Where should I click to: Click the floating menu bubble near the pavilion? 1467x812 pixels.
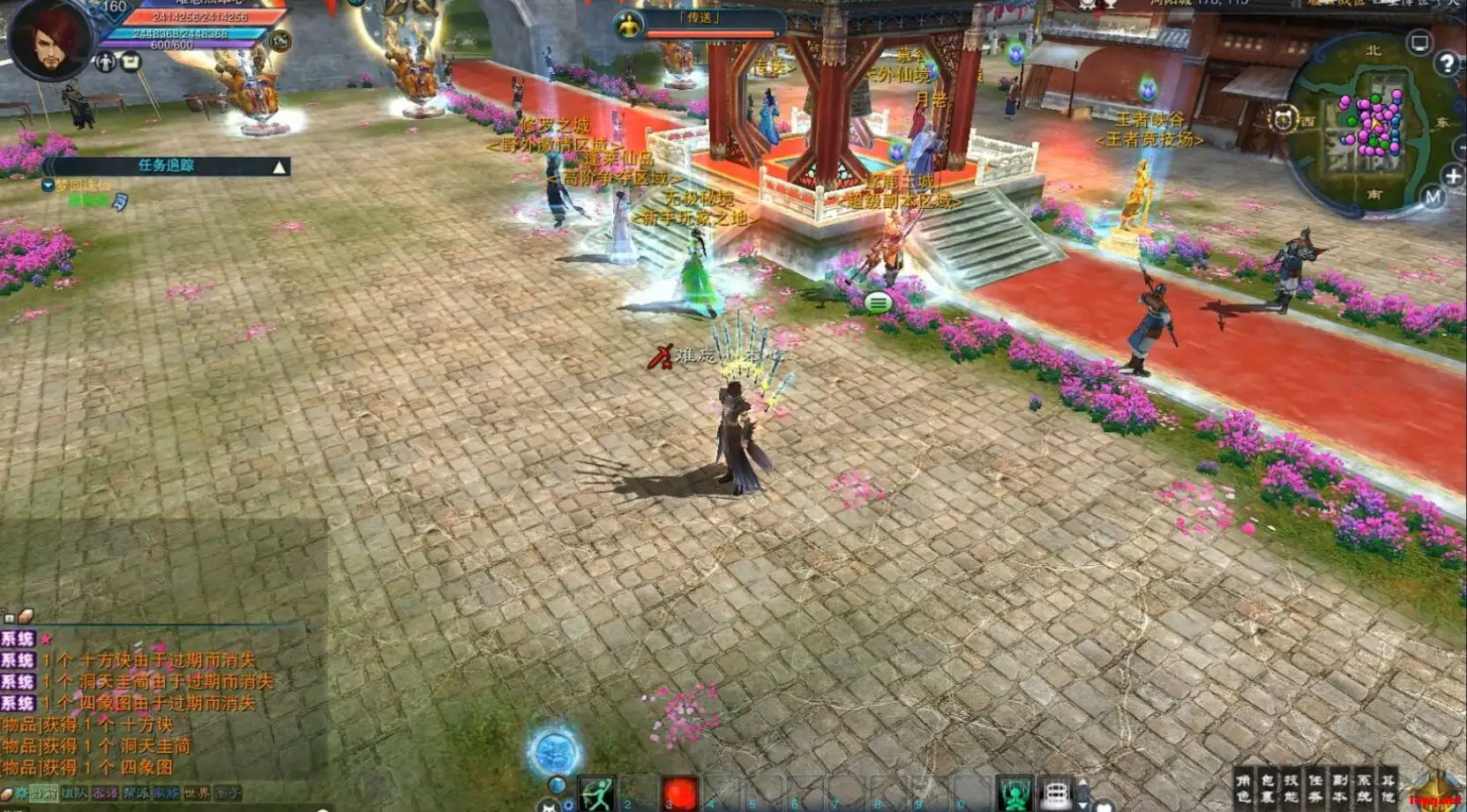point(879,301)
